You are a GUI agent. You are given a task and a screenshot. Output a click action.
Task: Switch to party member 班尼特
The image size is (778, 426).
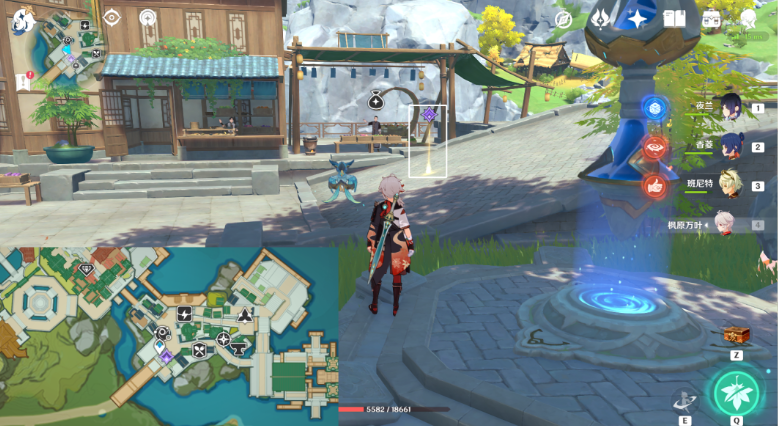731,185
